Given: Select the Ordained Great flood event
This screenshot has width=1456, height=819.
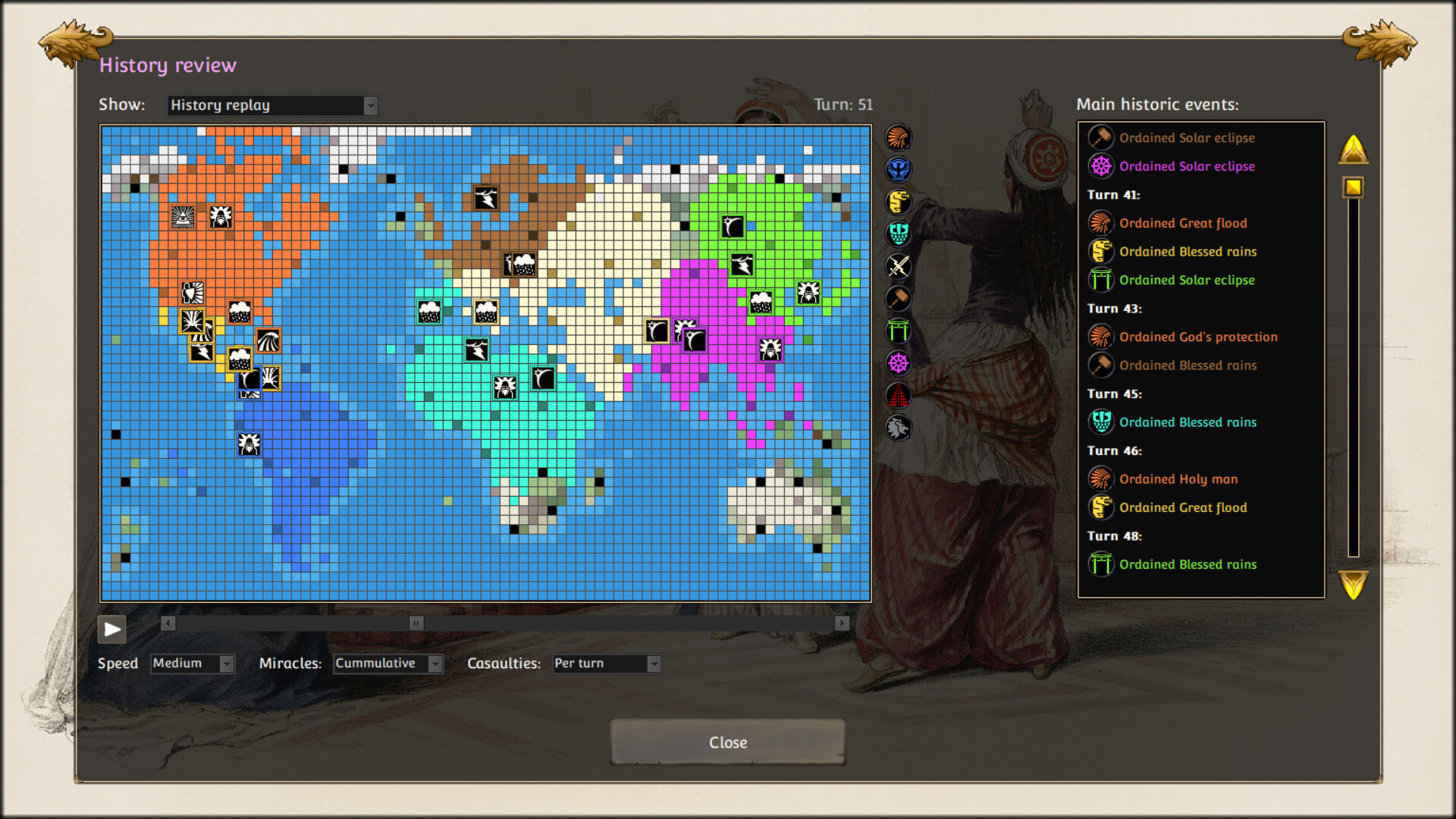Looking at the screenshot, I should click(1184, 223).
